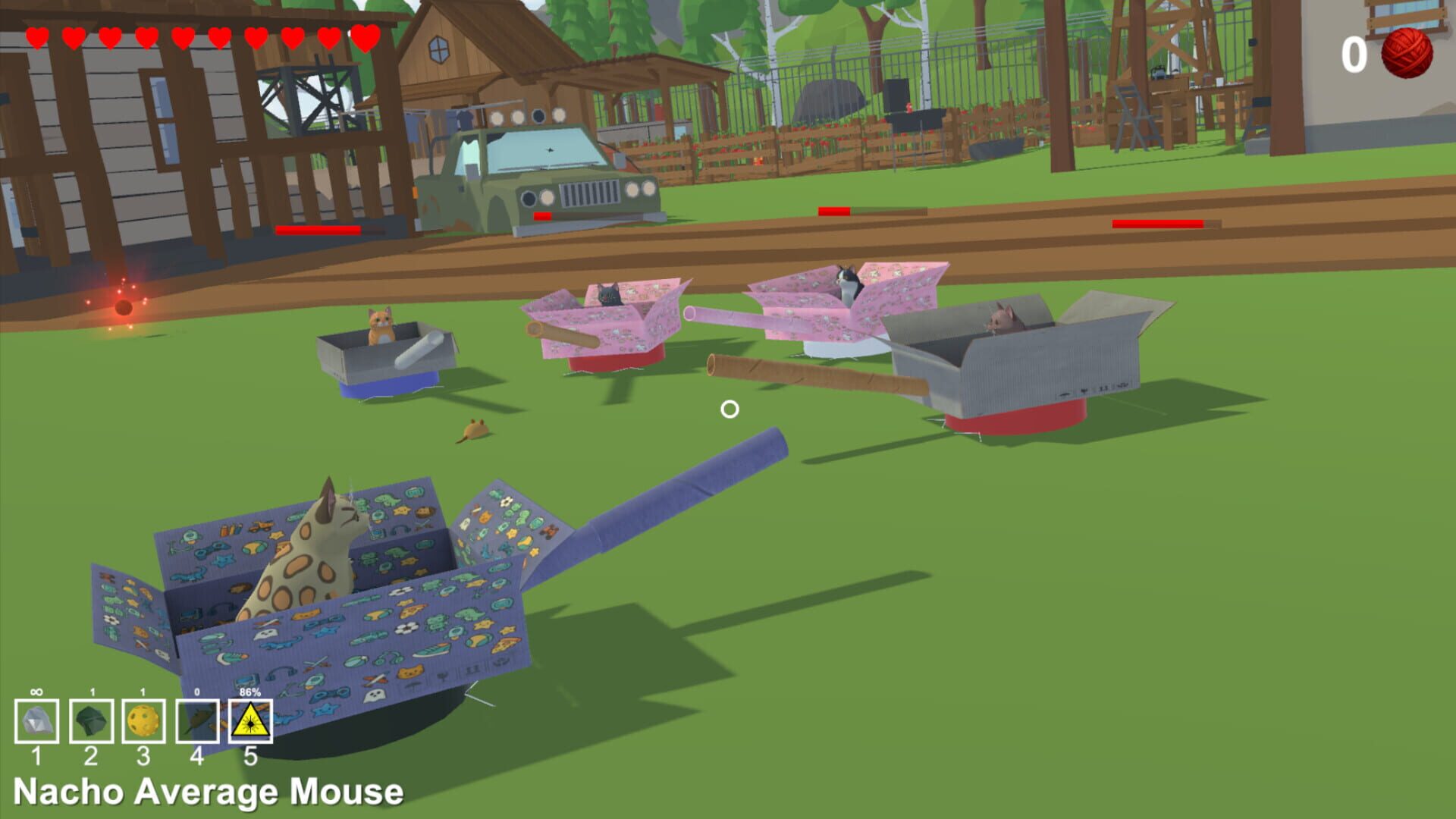Click the circular crosshair reticle
Viewport: 1456px width, 819px height.
point(730,409)
